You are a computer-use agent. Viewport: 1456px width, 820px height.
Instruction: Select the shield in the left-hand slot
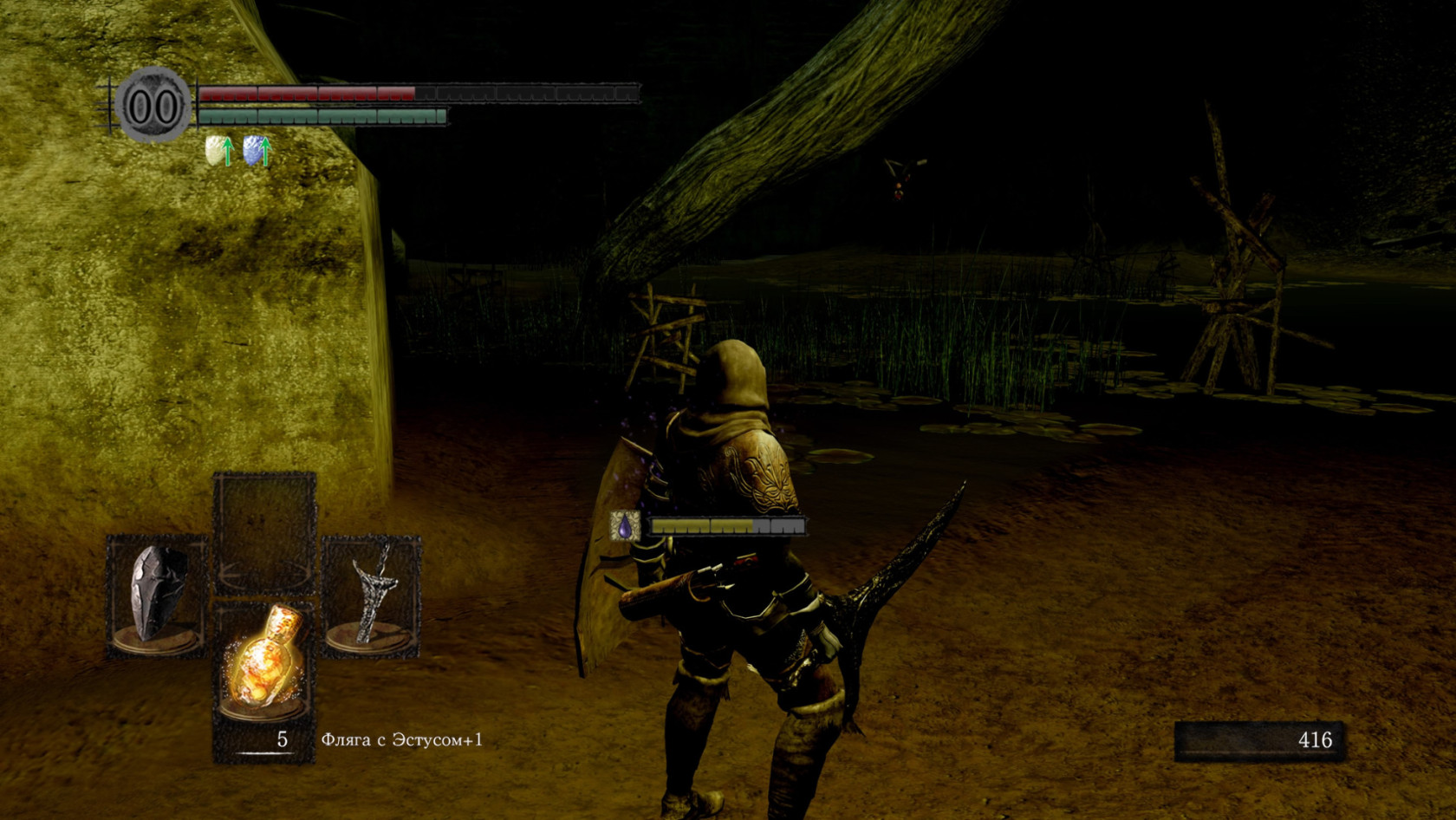158,595
